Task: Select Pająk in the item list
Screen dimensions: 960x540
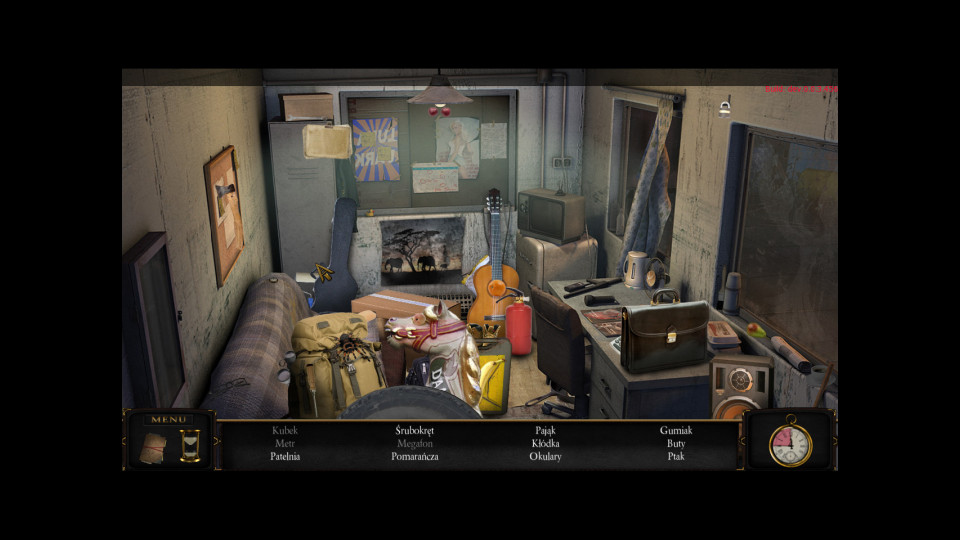Action: tap(545, 431)
